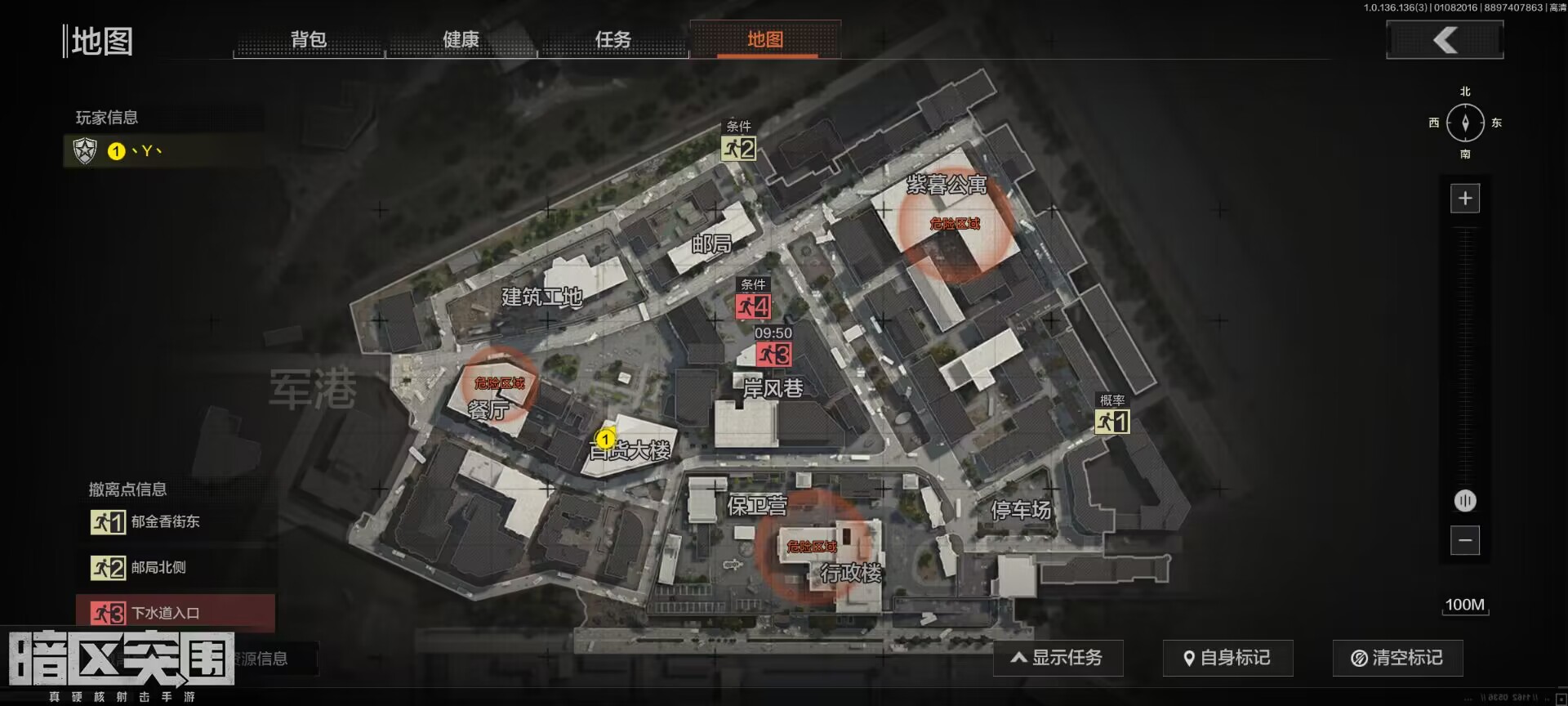Click the compass rose icon

point(1465,123)
